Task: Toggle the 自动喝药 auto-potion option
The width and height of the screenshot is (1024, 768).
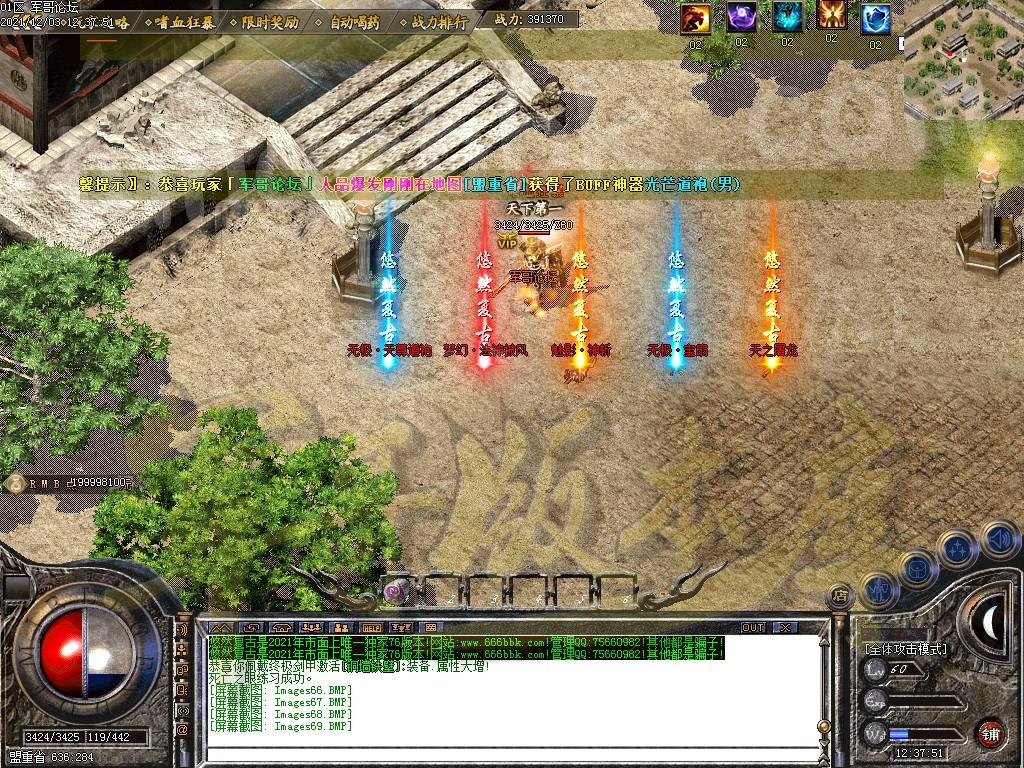Action: click(x=355, y=21)
